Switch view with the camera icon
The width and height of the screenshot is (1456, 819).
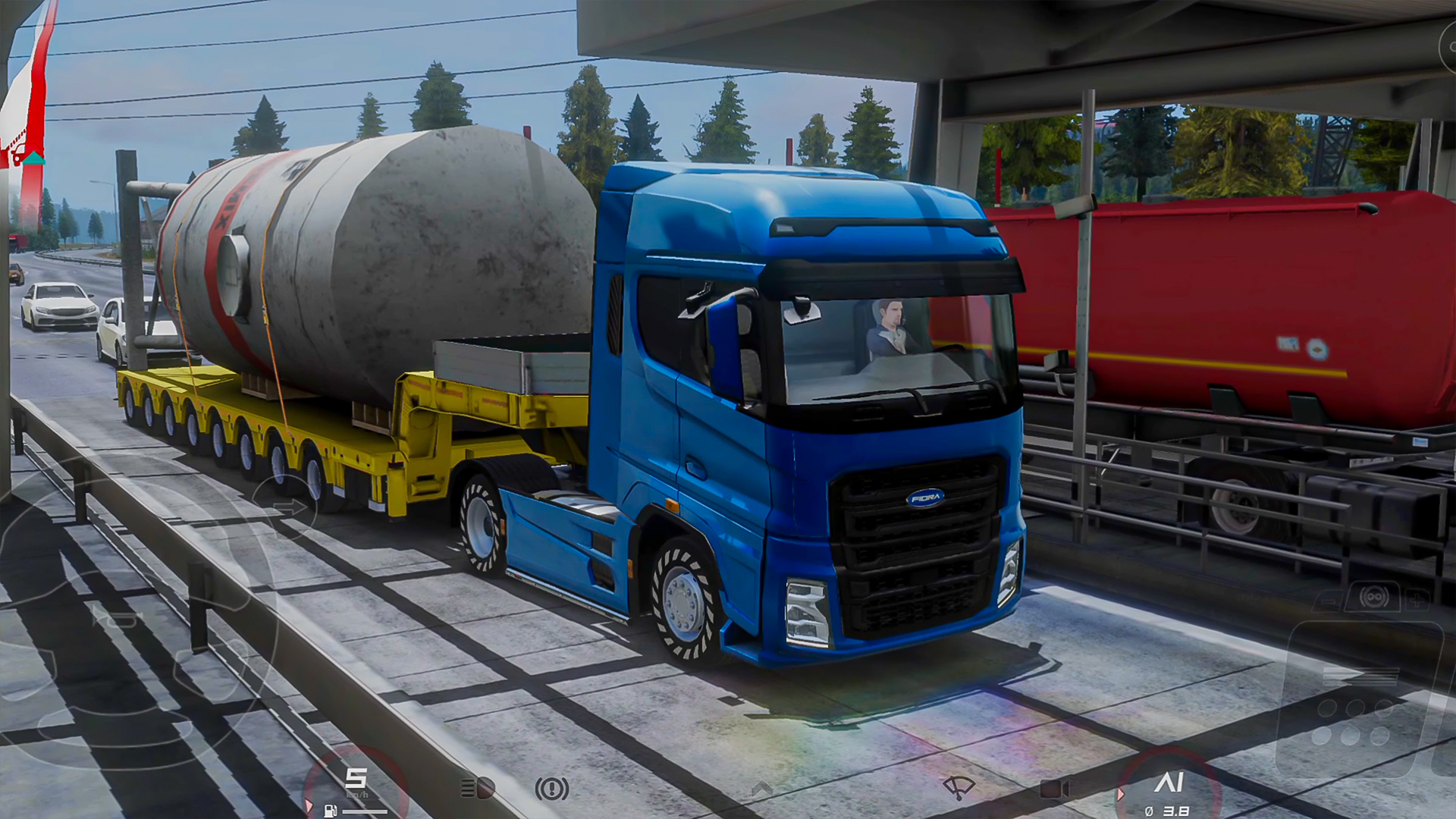1053,789
